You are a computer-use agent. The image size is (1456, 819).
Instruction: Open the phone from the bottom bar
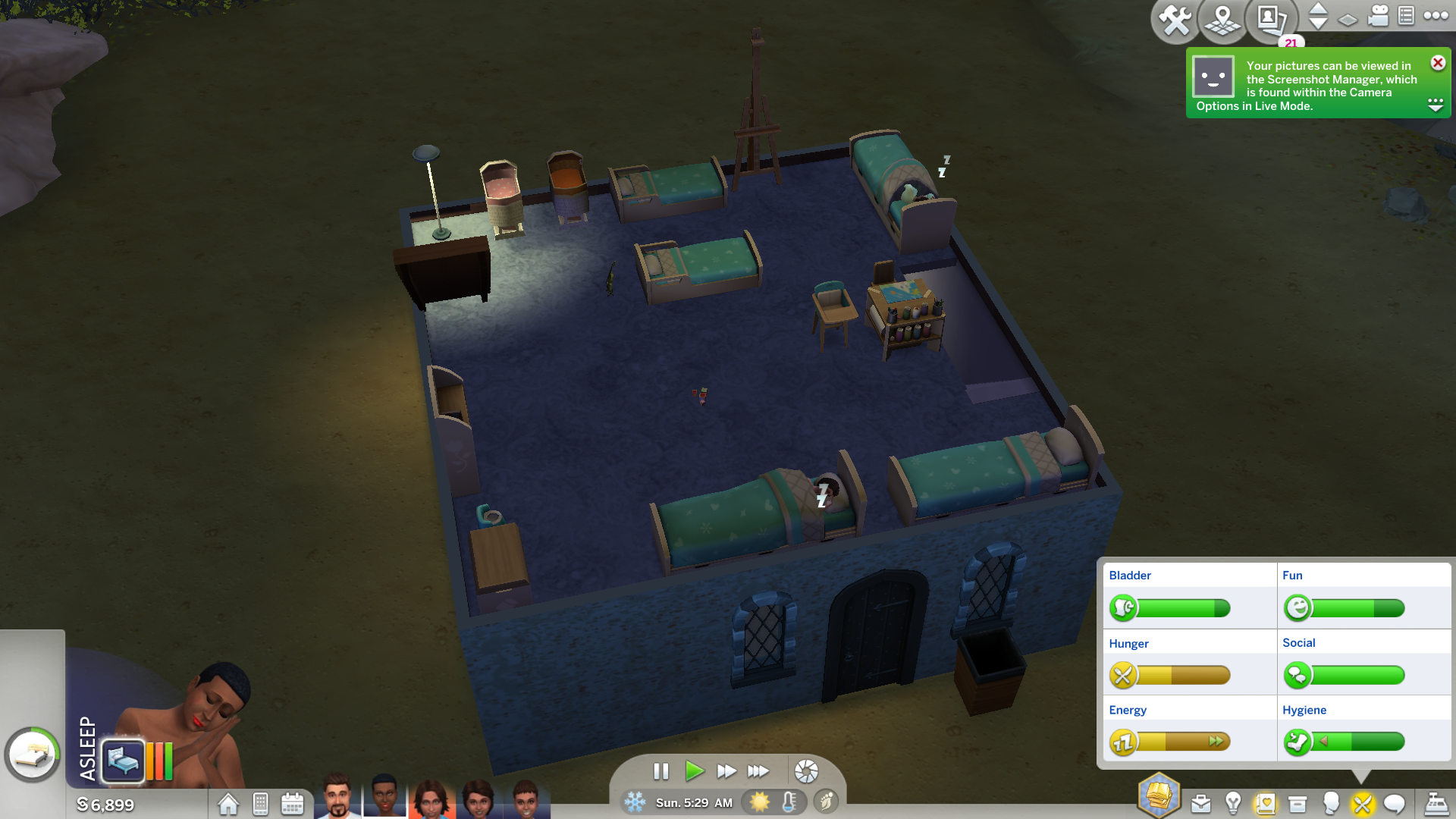tap(260, 804)
